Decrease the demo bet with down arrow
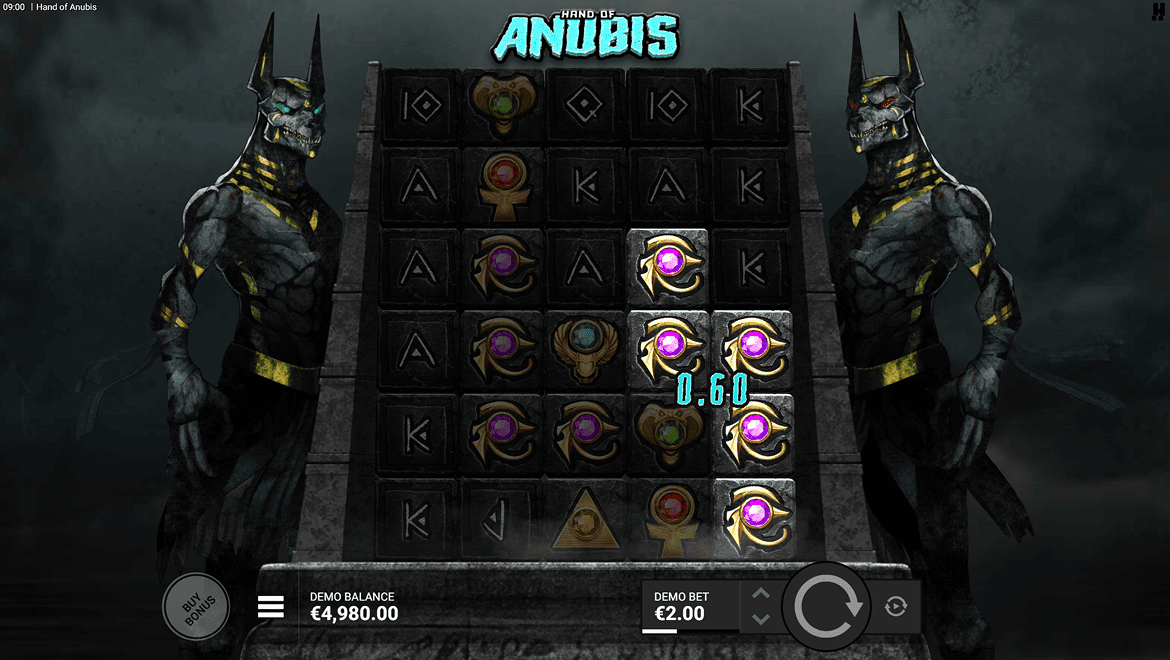This screenshot has width=1170, height=660. pyautogui.click(x=760, y=619)
